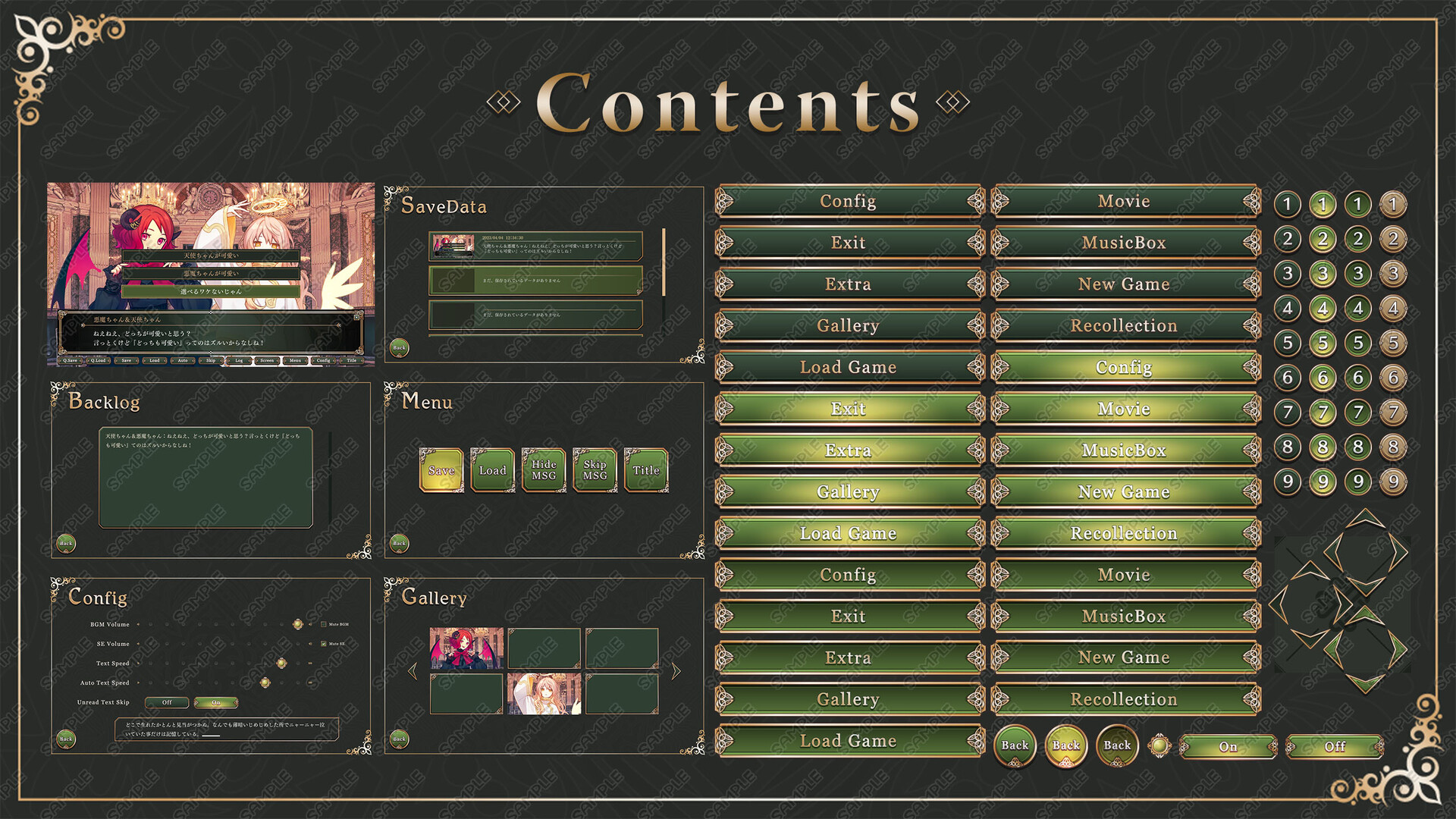Click the Skip MSG icon

(x=595, y=470)
